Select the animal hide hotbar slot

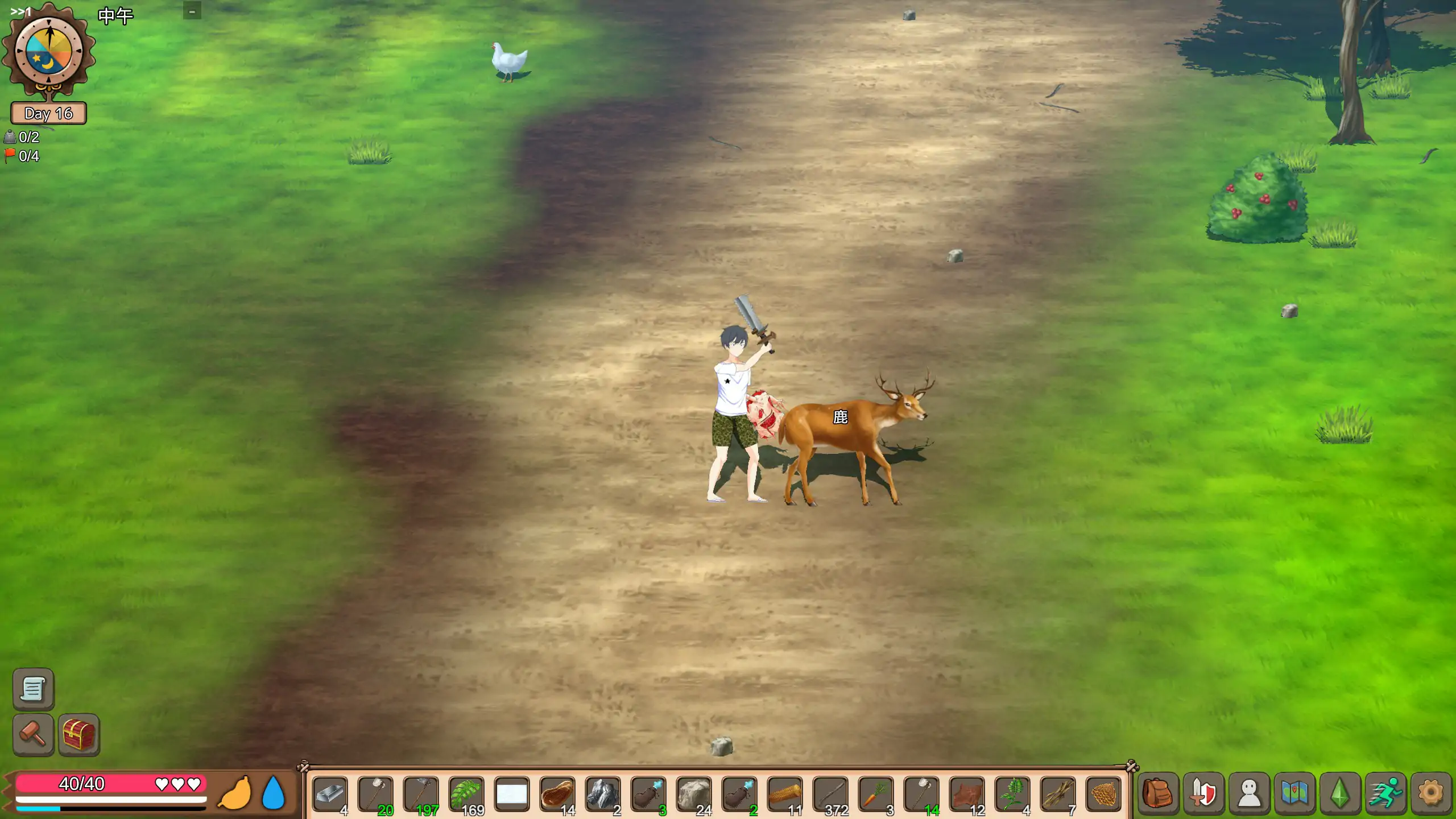(967, 795)
